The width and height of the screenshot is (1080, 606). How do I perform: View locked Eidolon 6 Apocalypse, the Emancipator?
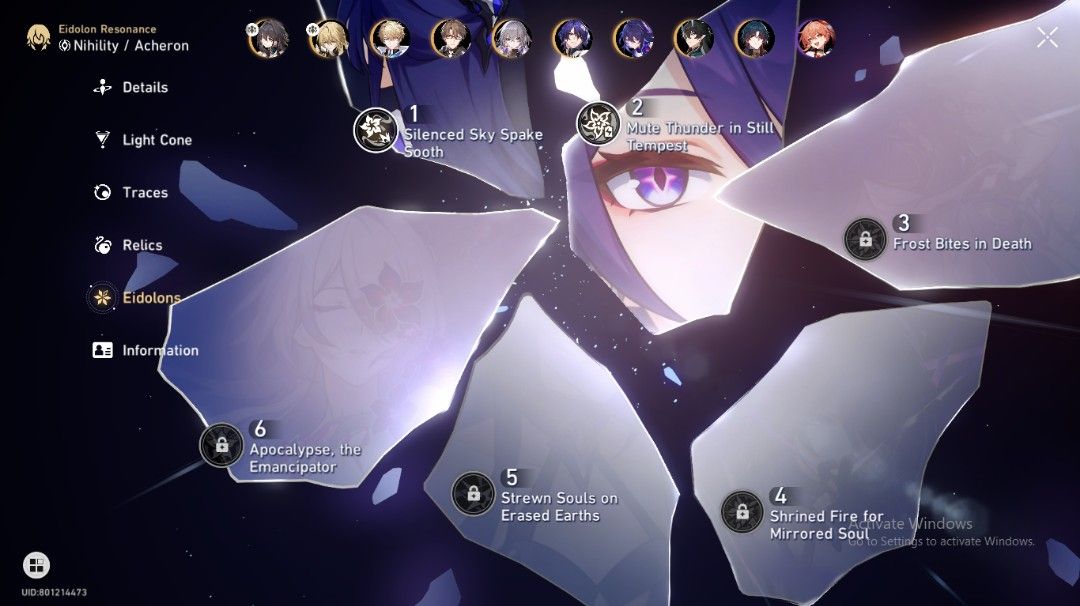[x=221, y=445]
